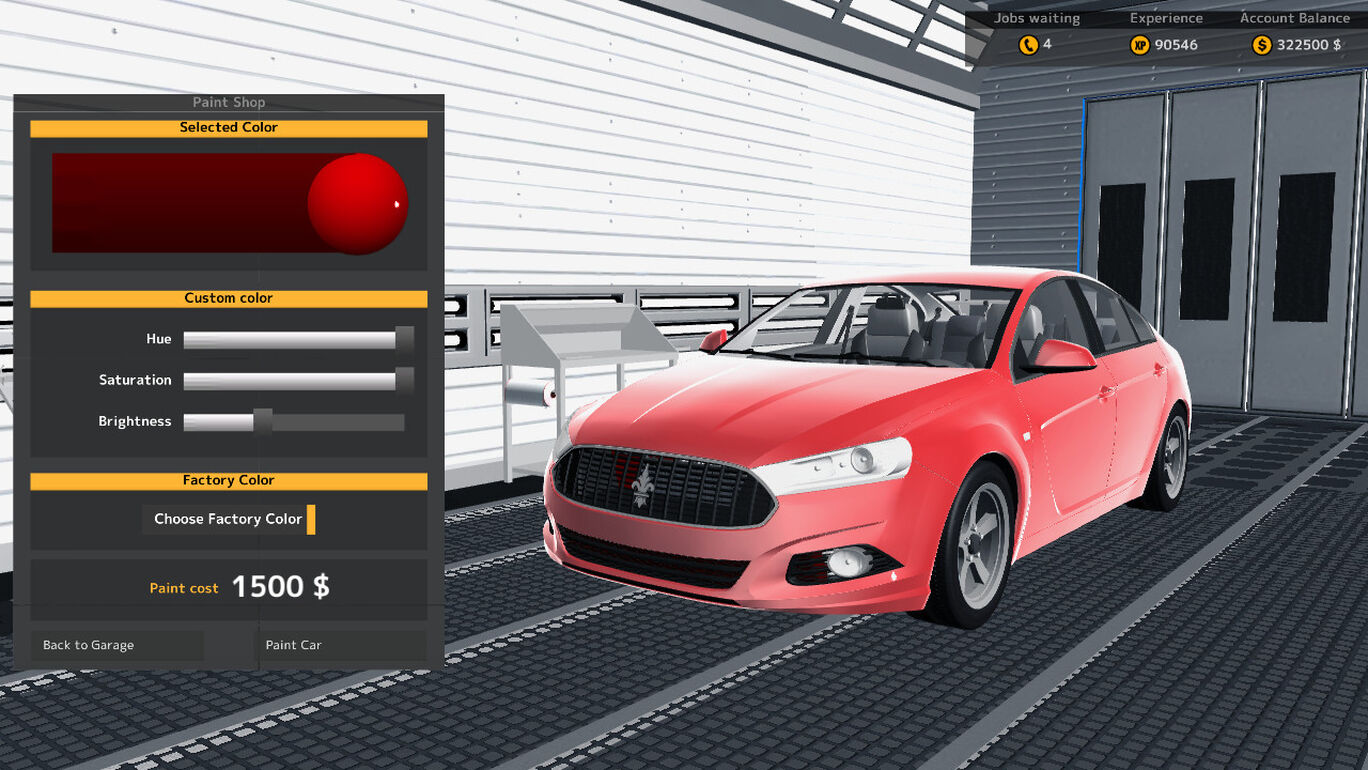The image size is (1368, 770).
Task: Click the Jobs waiting clock icon
Action: pyautogui.click(x=1029, y=44)
